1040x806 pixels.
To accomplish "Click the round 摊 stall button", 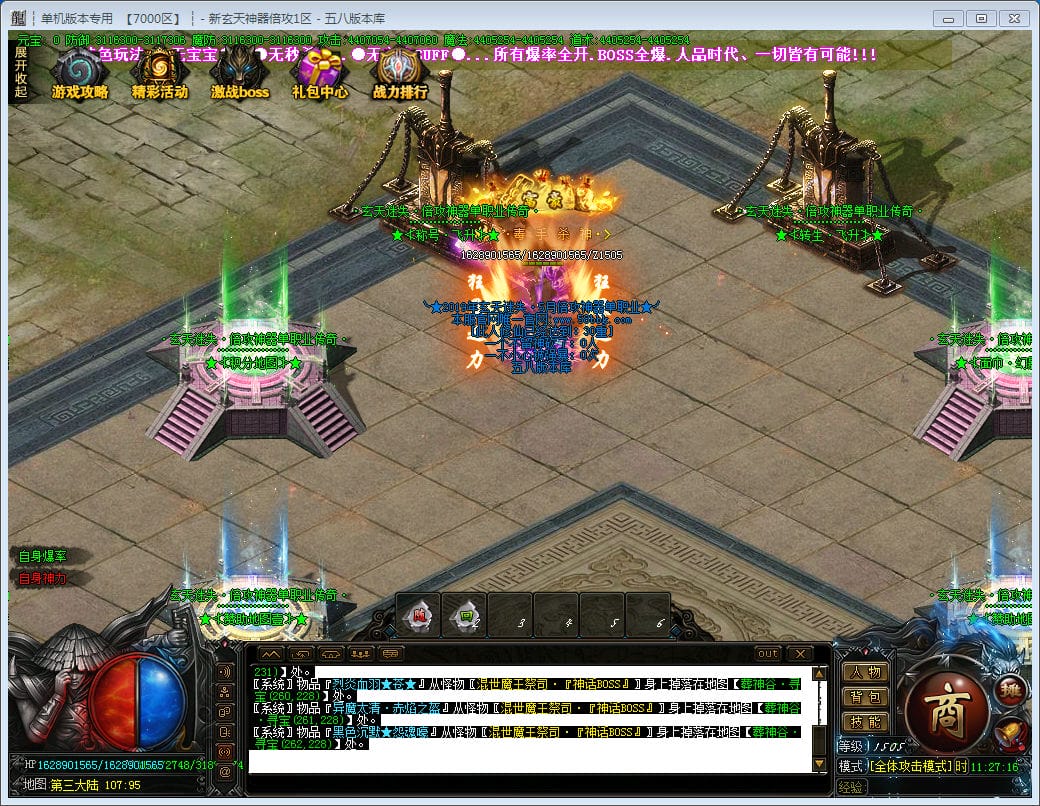I will [1008, 691].
